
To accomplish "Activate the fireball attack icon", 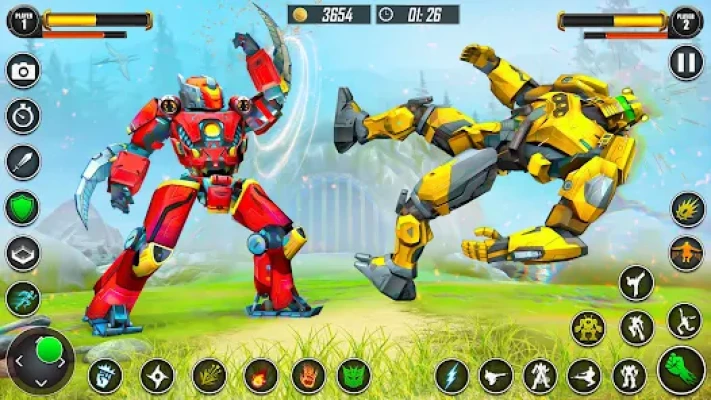I will click(x=261, y=376).
